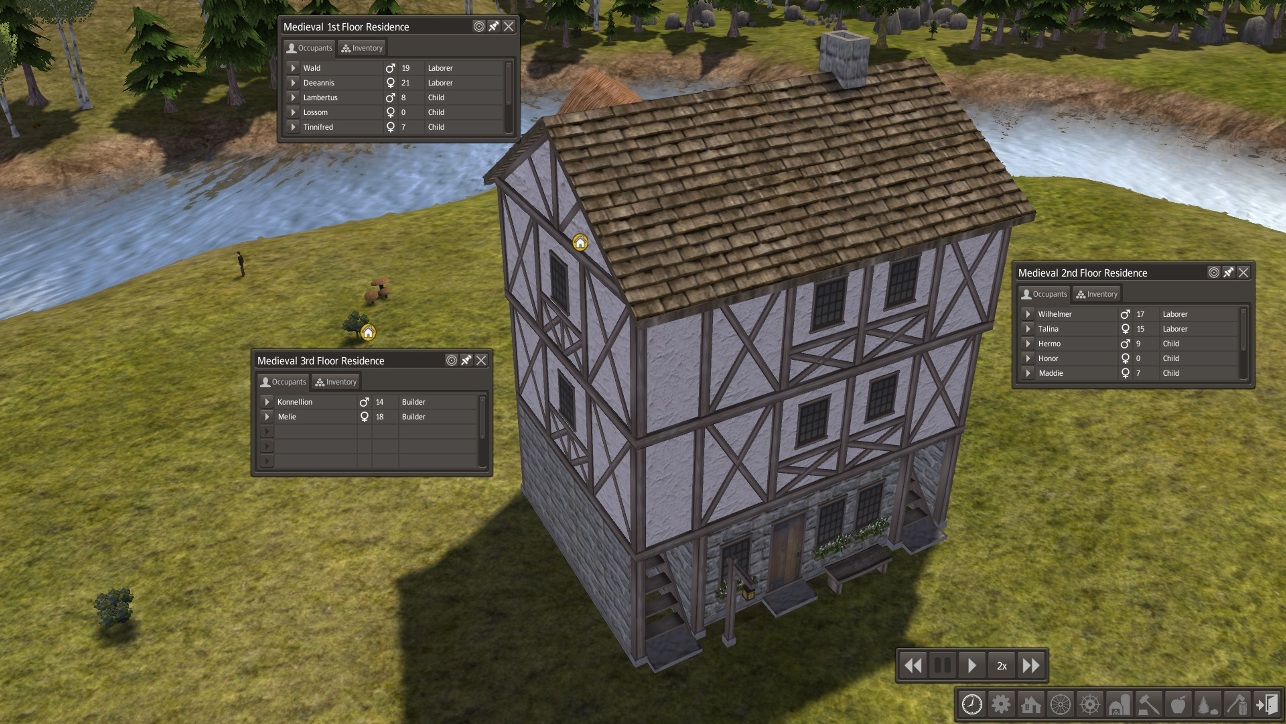
Task: Click the arrow next to Wilhelmer
Action: [1028, 314]
